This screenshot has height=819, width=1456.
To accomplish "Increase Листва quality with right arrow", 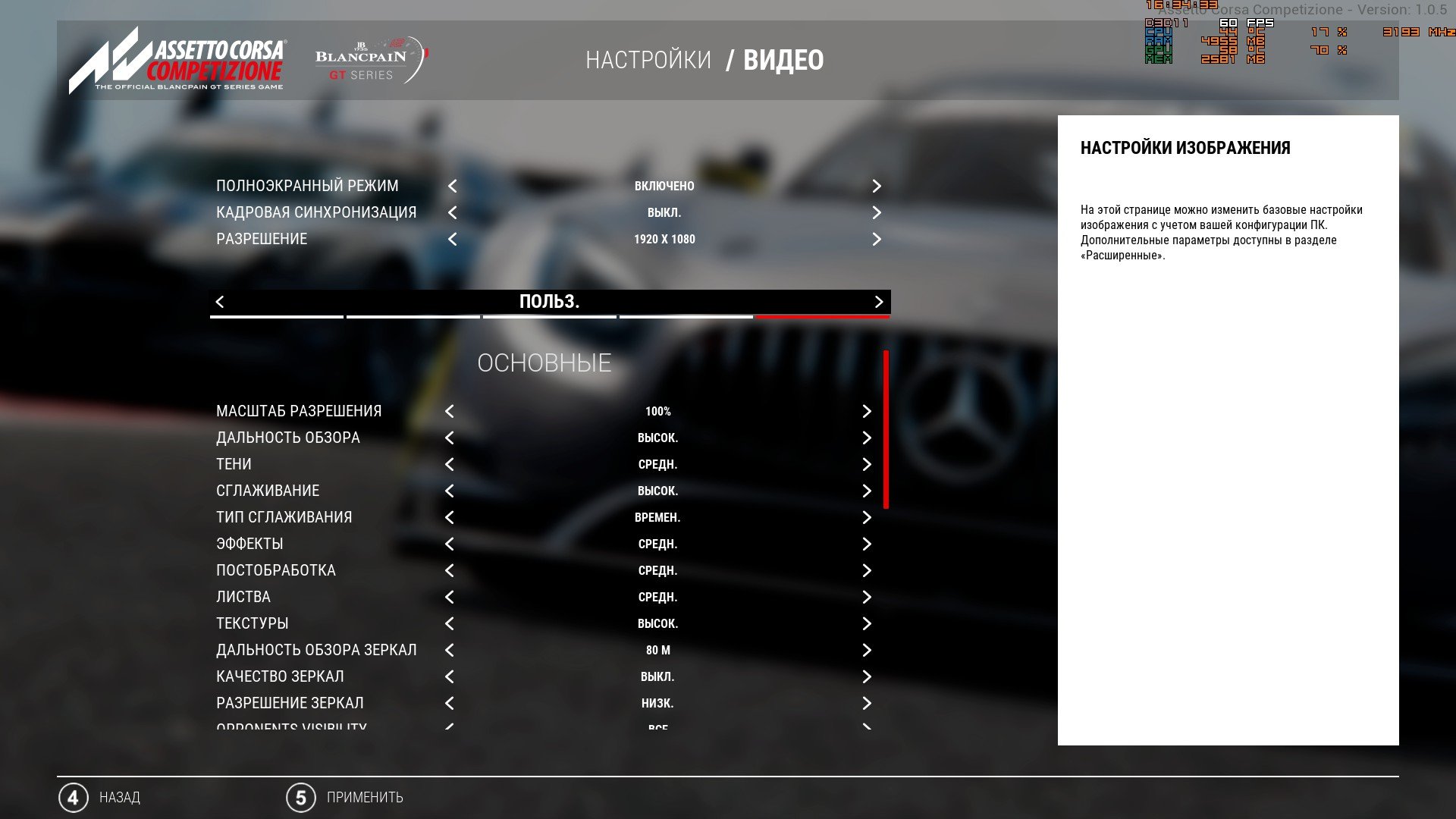I will [x=867, y=598].
